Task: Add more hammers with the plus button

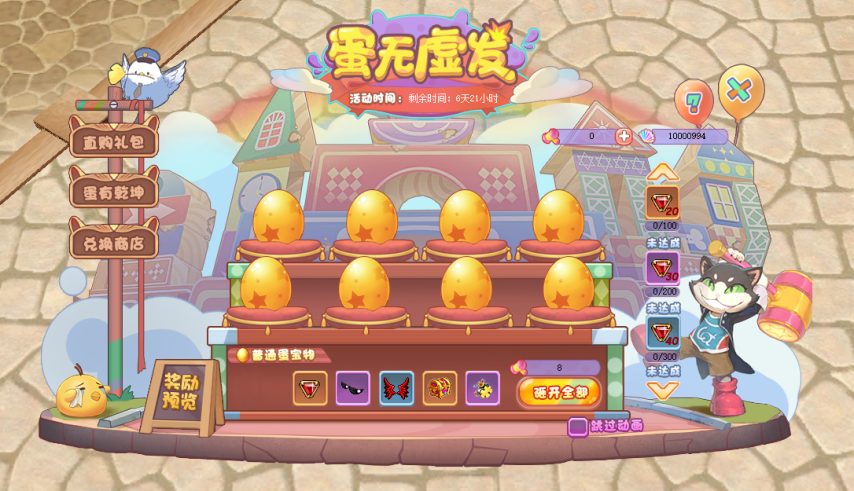Action: click(x=623, y=136)
